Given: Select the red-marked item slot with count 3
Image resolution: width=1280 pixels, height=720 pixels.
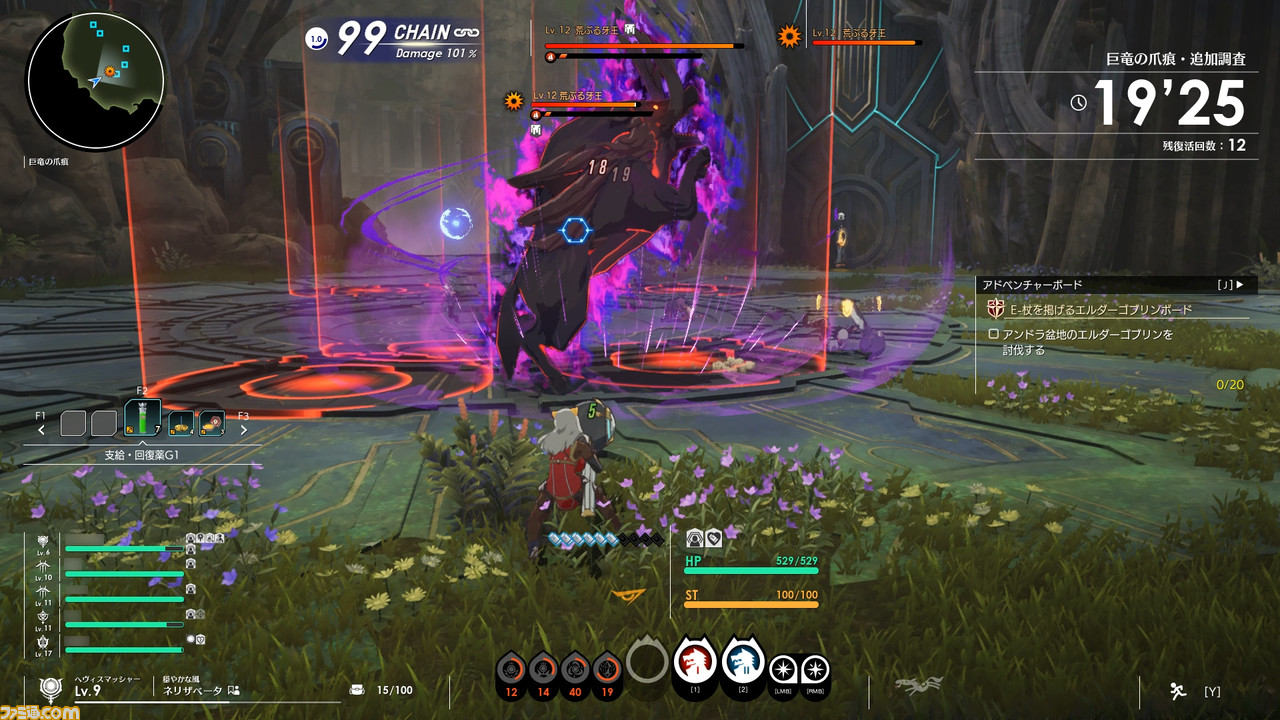Looking at the screenshot, I should 211,424.
